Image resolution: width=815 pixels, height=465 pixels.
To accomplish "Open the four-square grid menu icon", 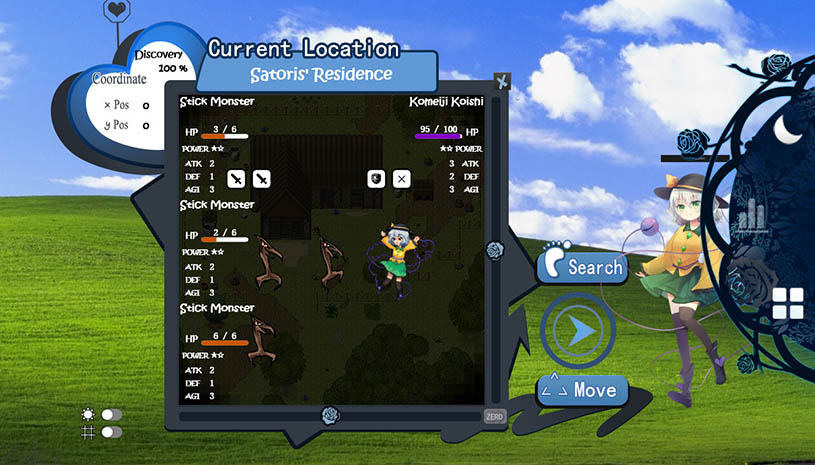I will [788, 302].
